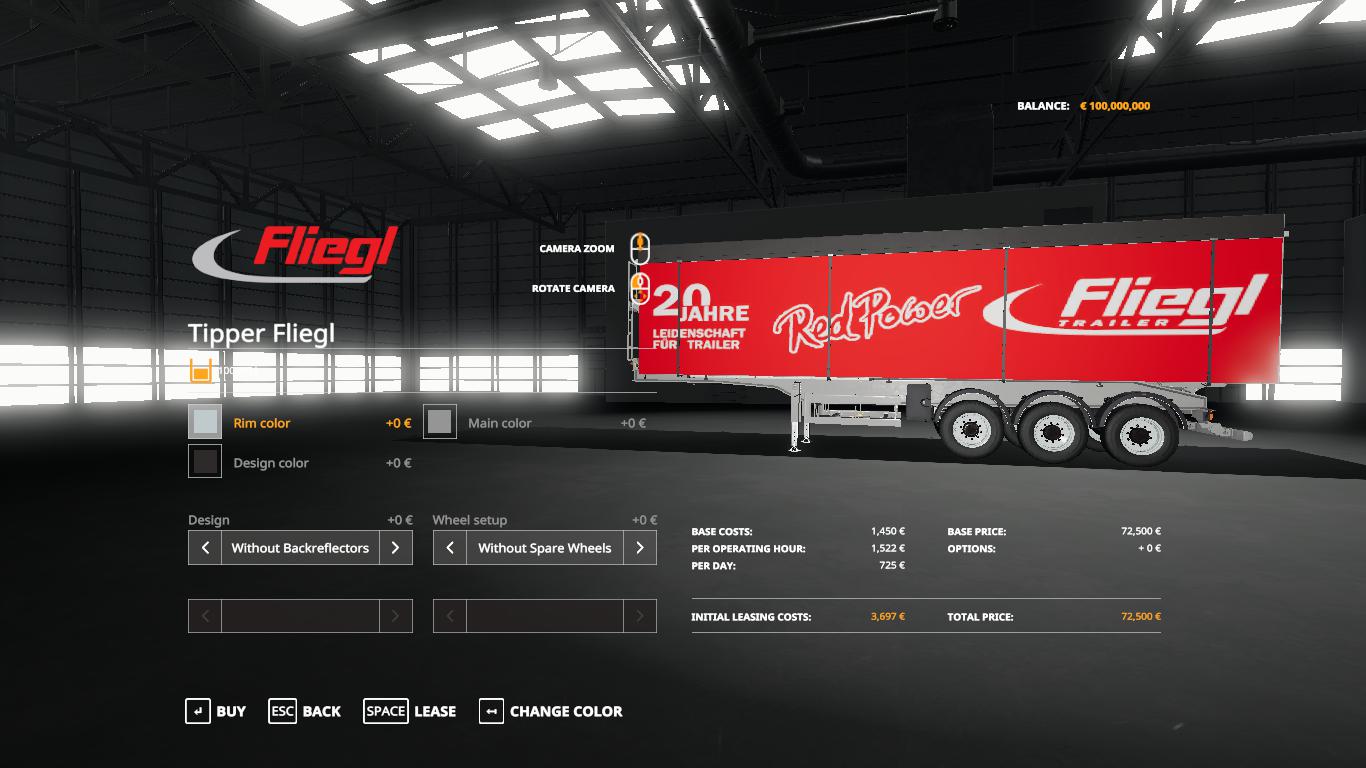Switch to next Wheel setup option
The width and height of the screenshot is (1366, 768).
tap(640, 548)
